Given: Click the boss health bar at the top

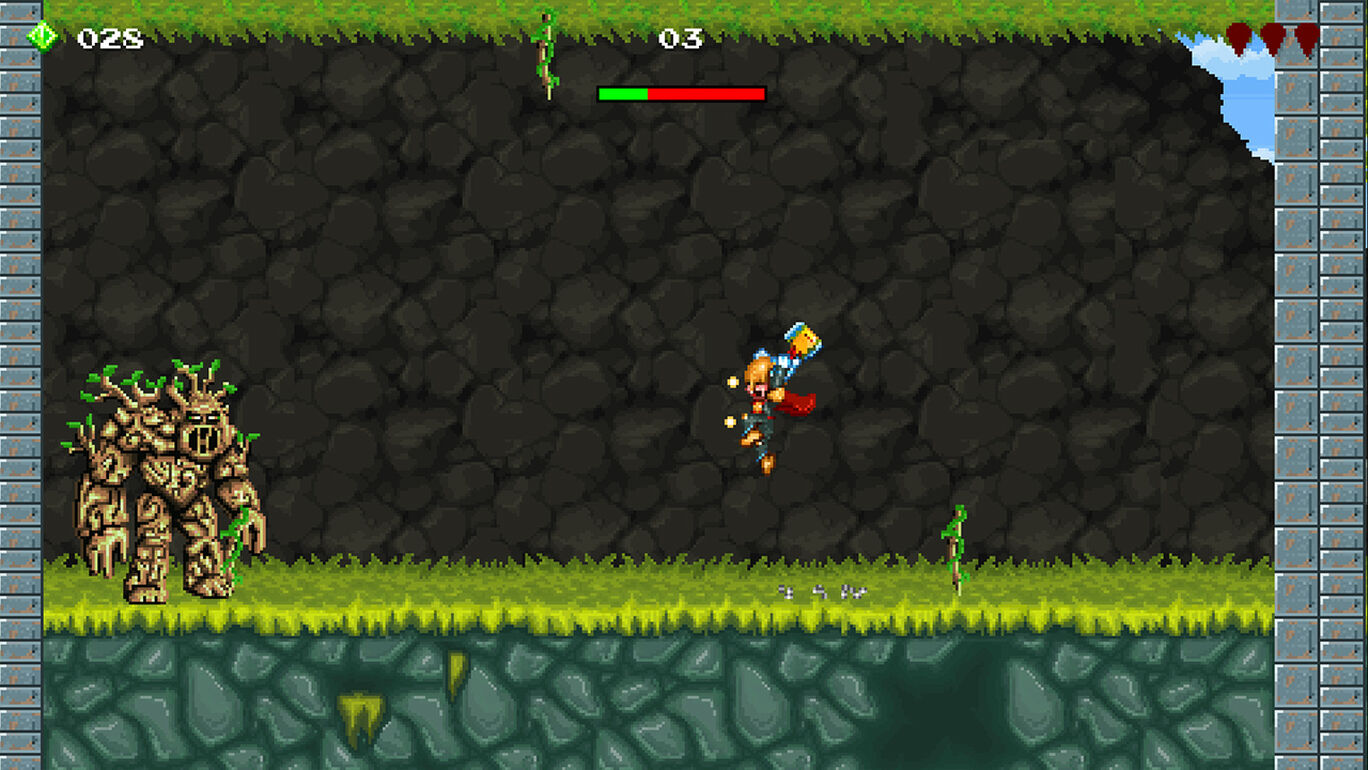Looking at the screenshot, I should [x=680, y=93].
